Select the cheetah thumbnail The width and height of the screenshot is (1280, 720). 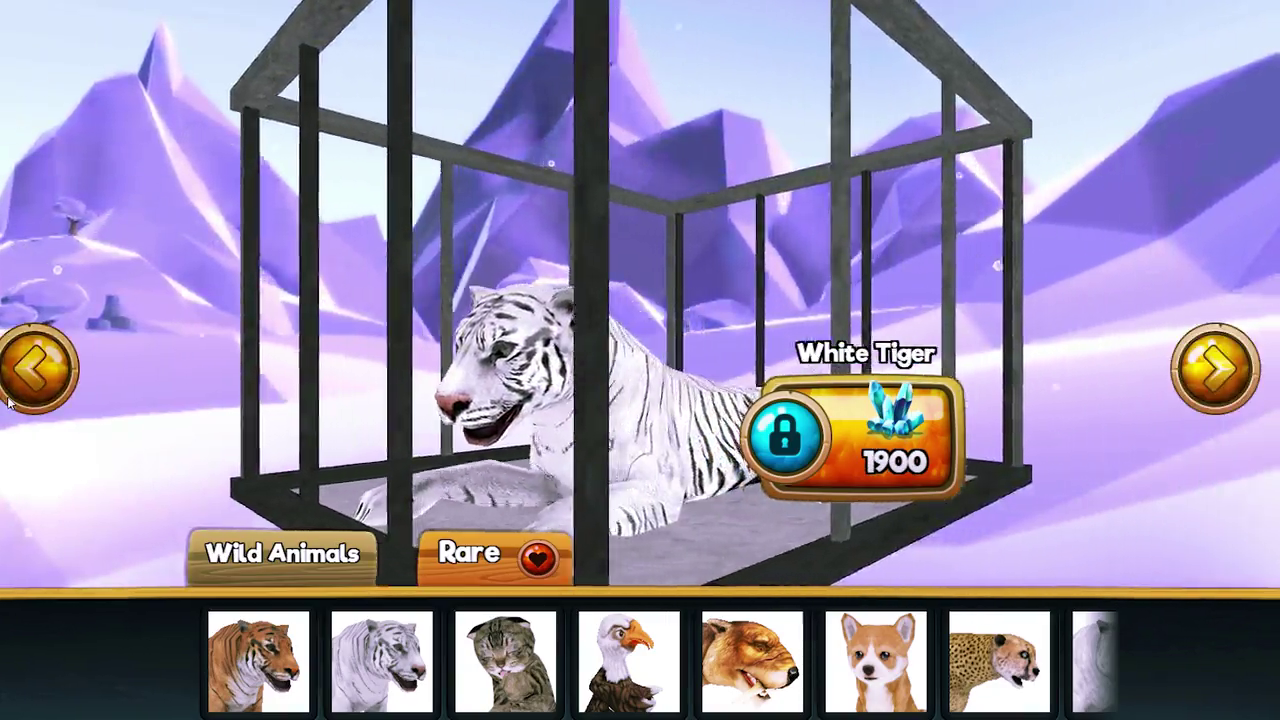[998, 660]
